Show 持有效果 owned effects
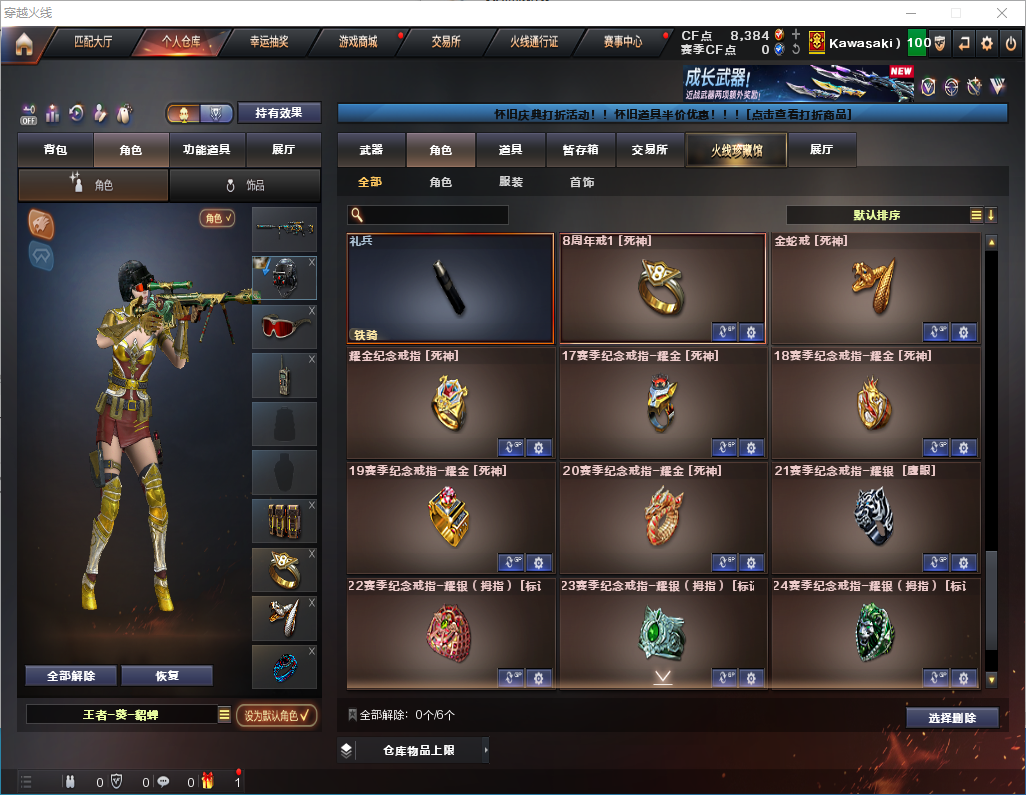Image resolution: width=1026 pixels, height=795 pixels. coord(279,113)
